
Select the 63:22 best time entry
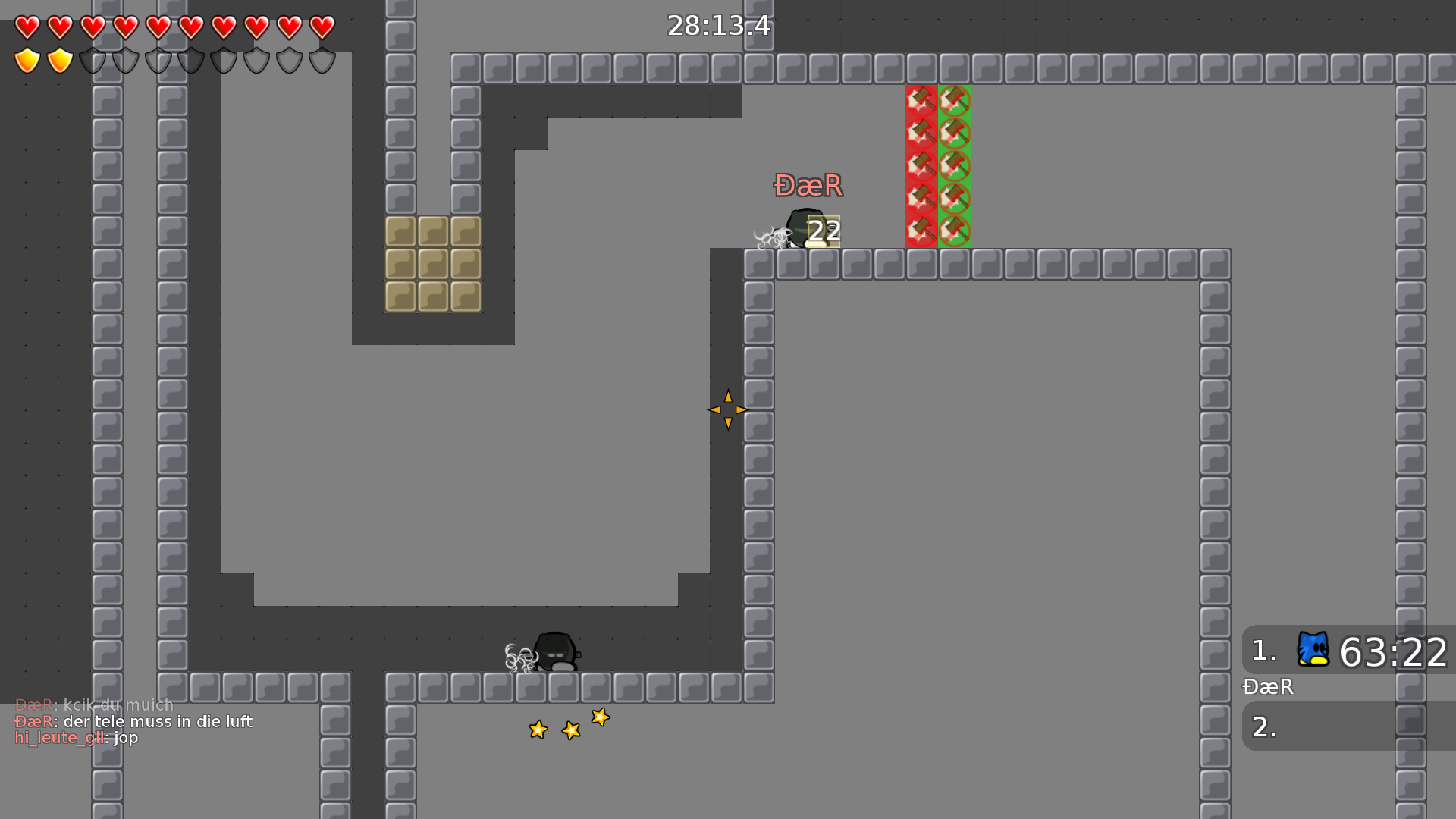pos(1394,650)
